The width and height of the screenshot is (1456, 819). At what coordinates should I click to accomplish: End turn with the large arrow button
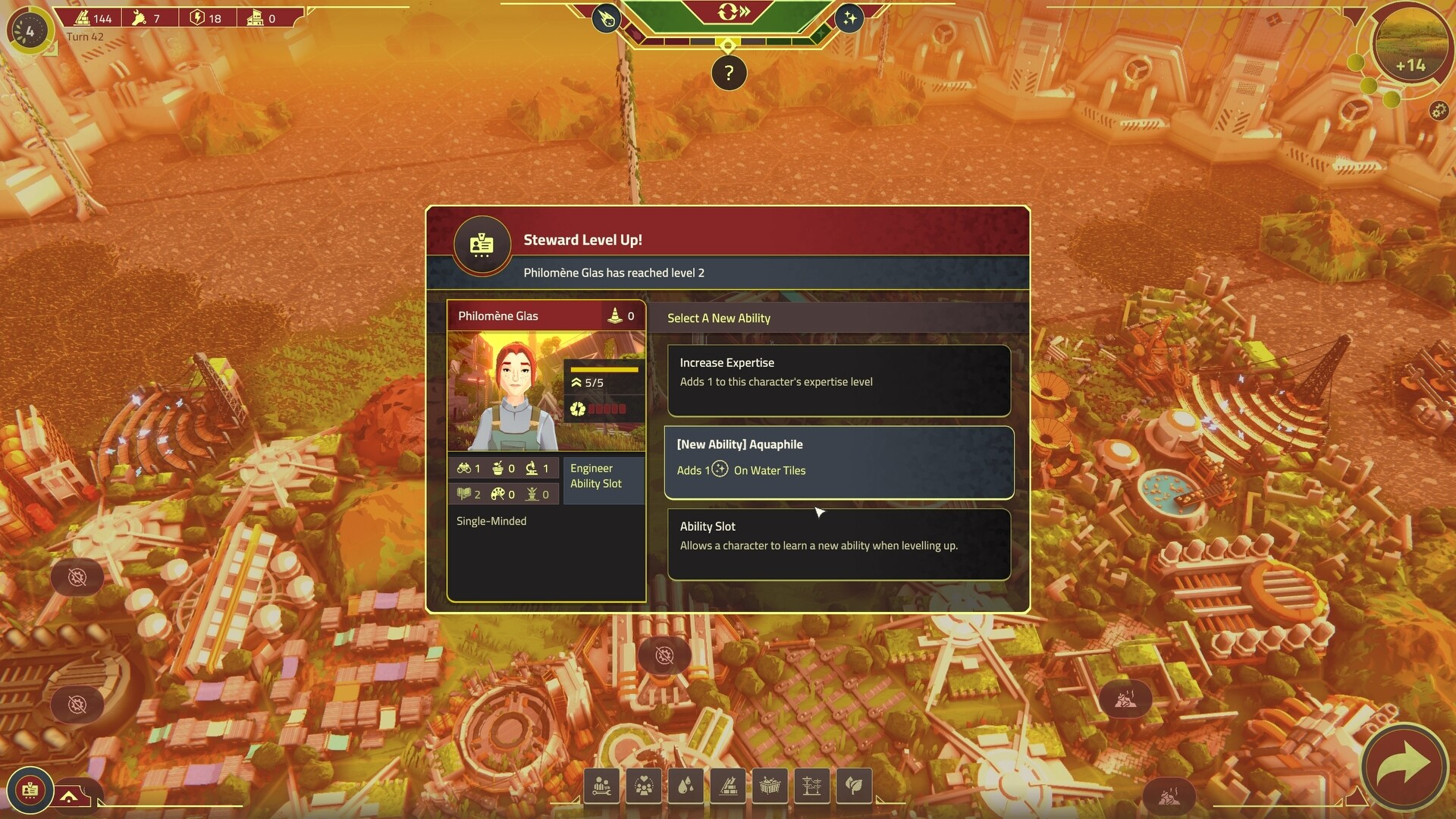(x=1403, y=766)
